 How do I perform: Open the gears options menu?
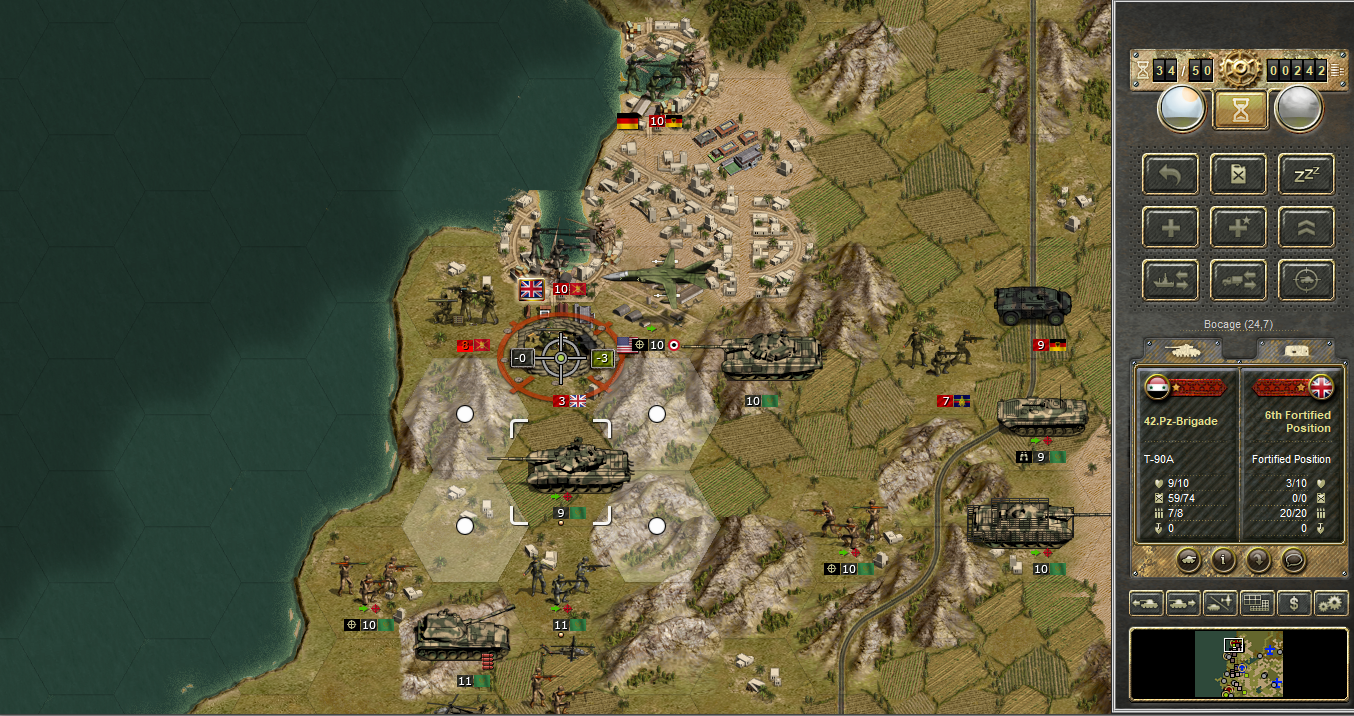click(1330, 603)
